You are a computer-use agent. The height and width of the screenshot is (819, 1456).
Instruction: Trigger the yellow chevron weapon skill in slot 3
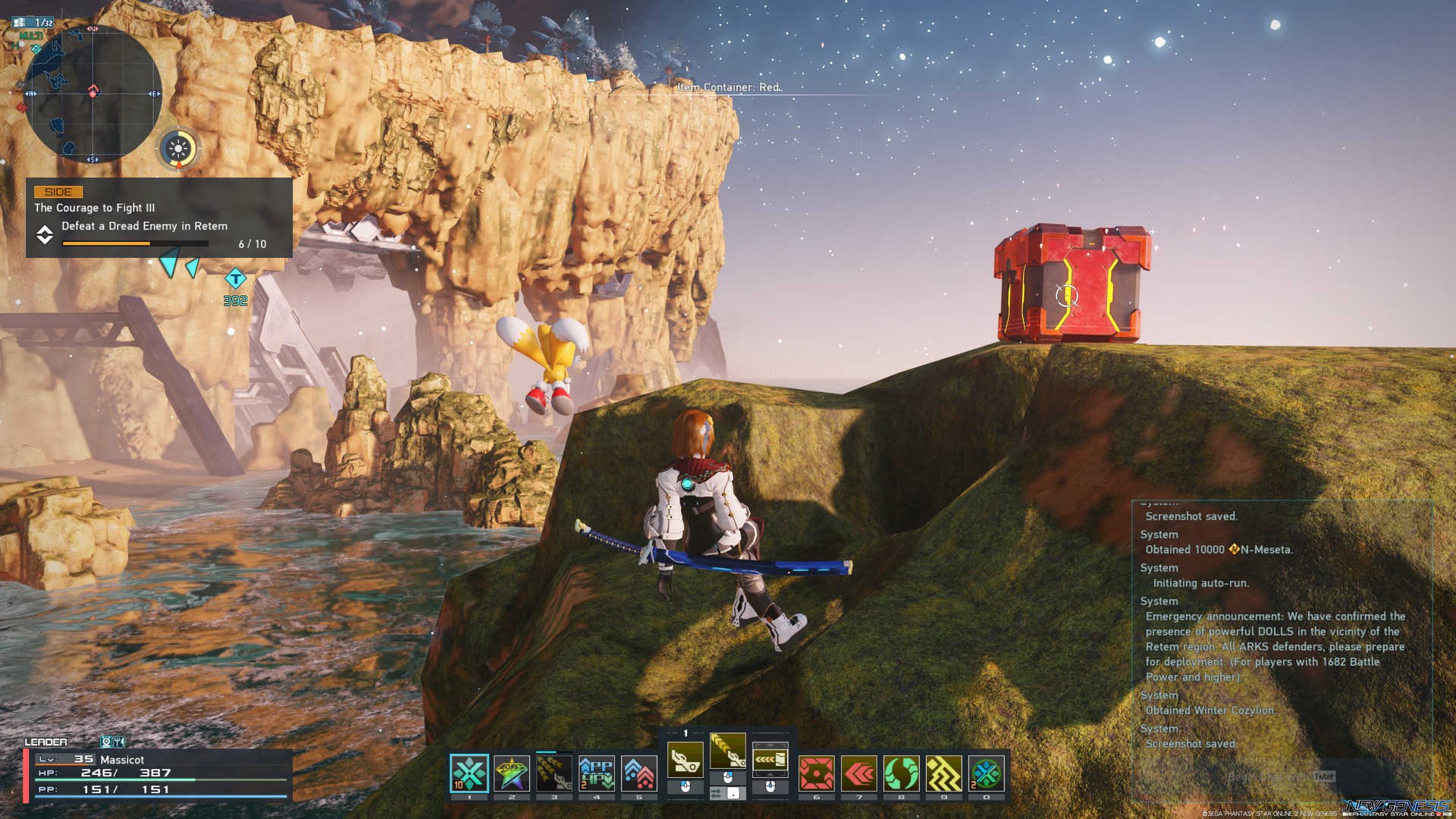[554, 773]
